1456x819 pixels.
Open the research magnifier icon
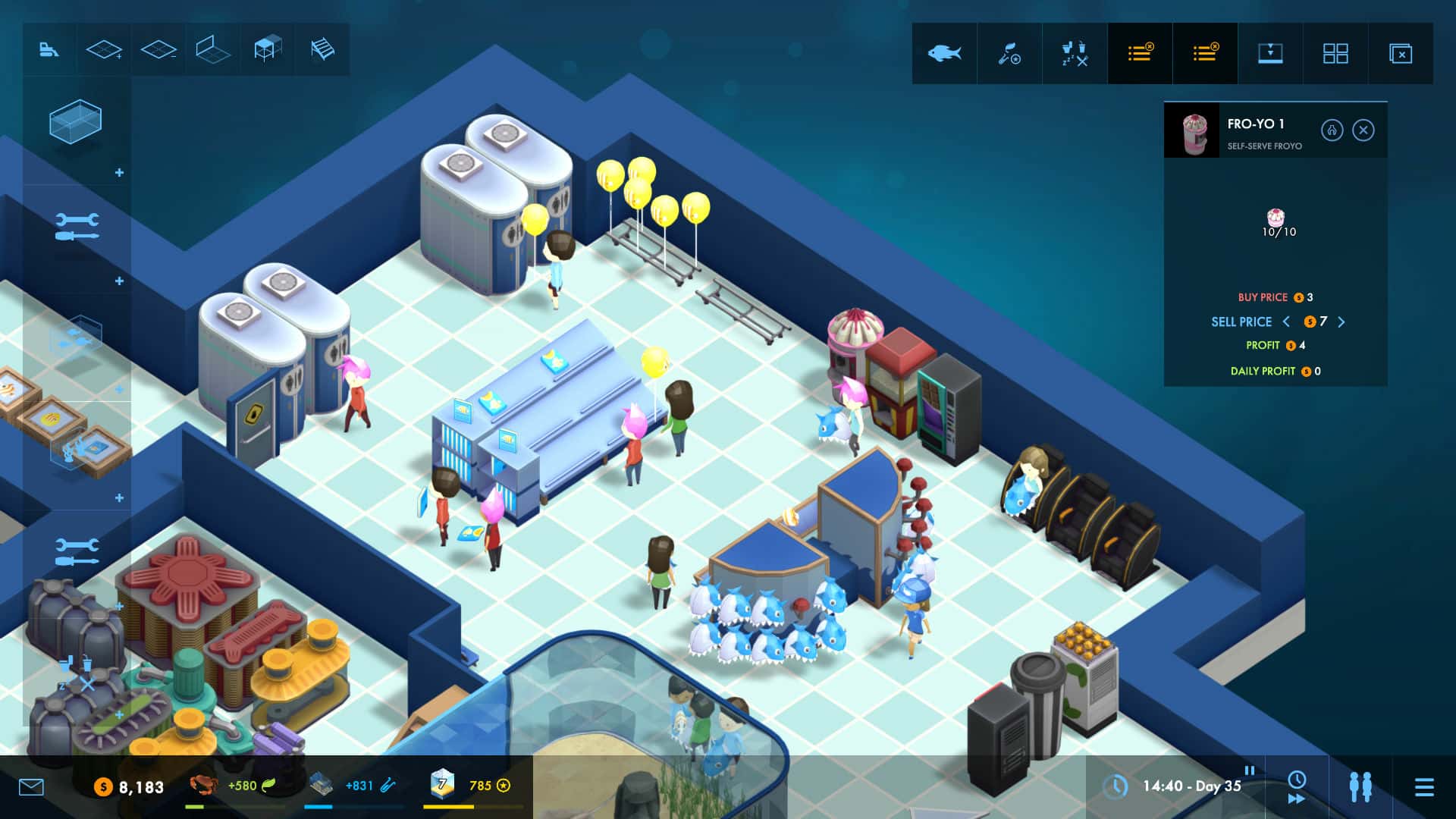(x=1009, y=53)
